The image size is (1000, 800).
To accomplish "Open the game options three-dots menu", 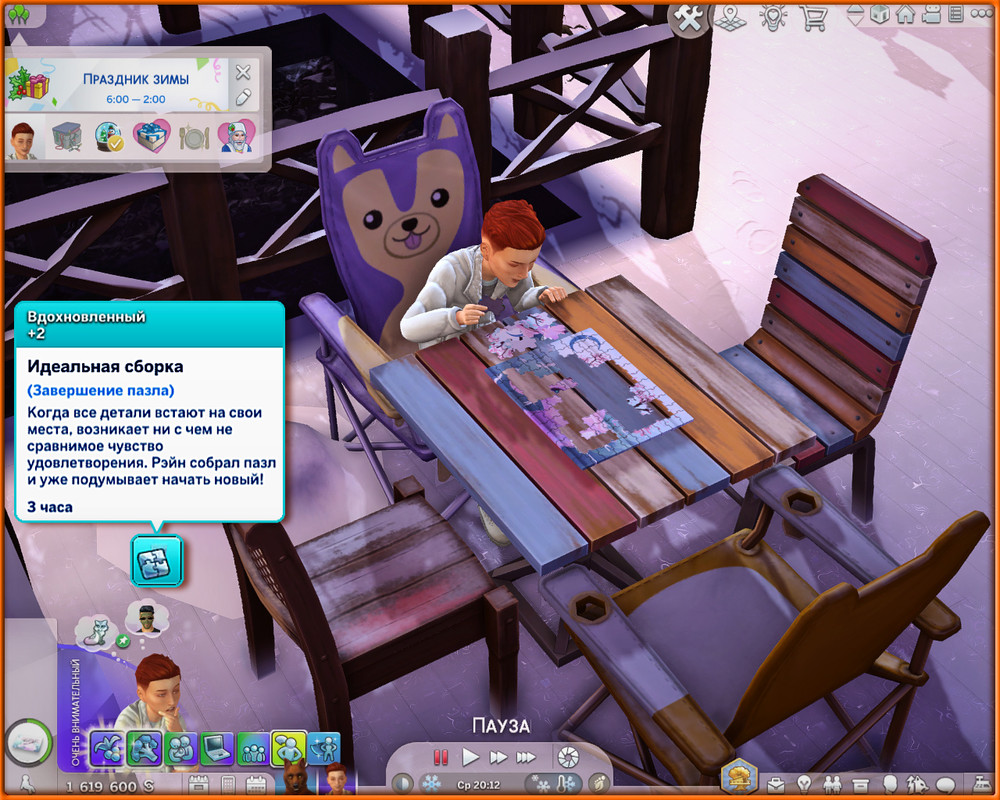I will [983, 15].
